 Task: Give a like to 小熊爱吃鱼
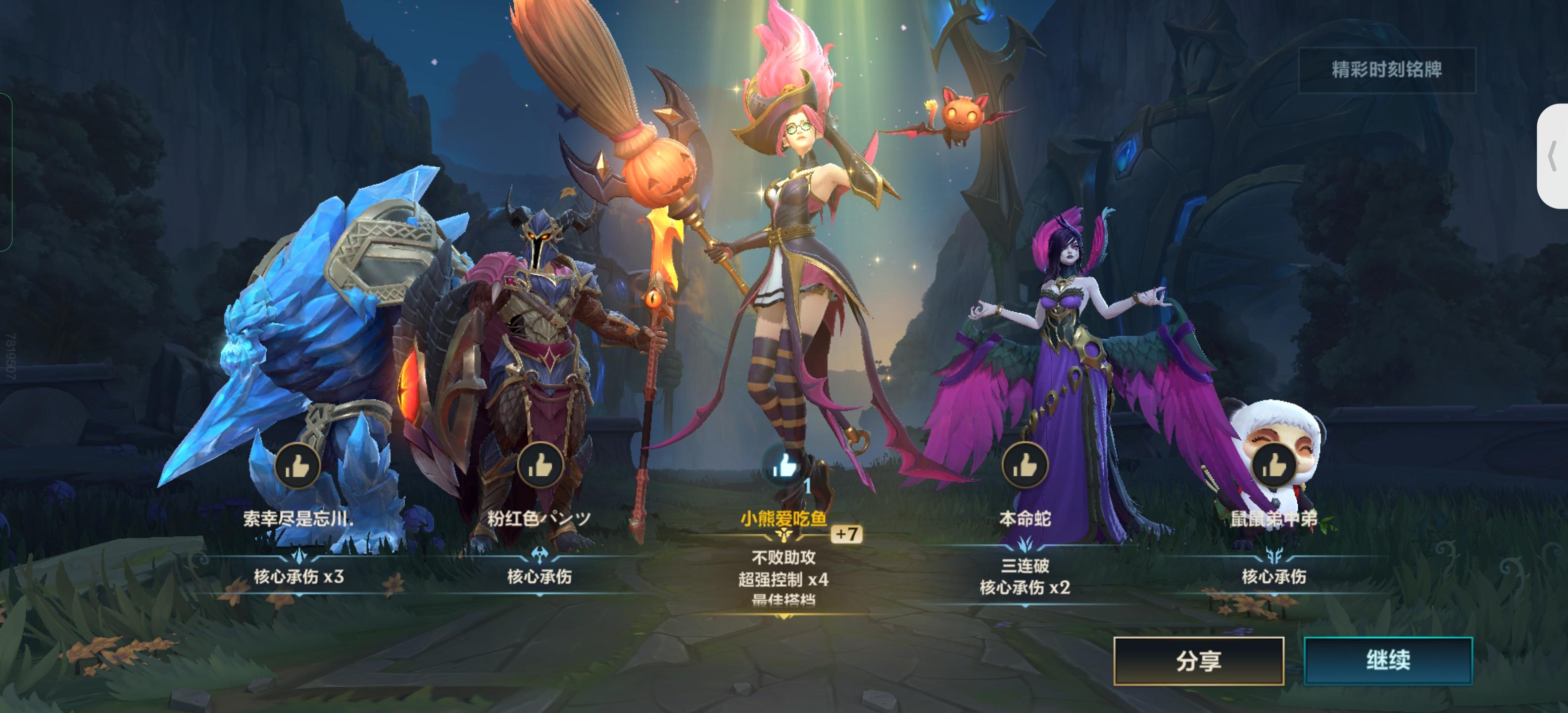point(785,464)
